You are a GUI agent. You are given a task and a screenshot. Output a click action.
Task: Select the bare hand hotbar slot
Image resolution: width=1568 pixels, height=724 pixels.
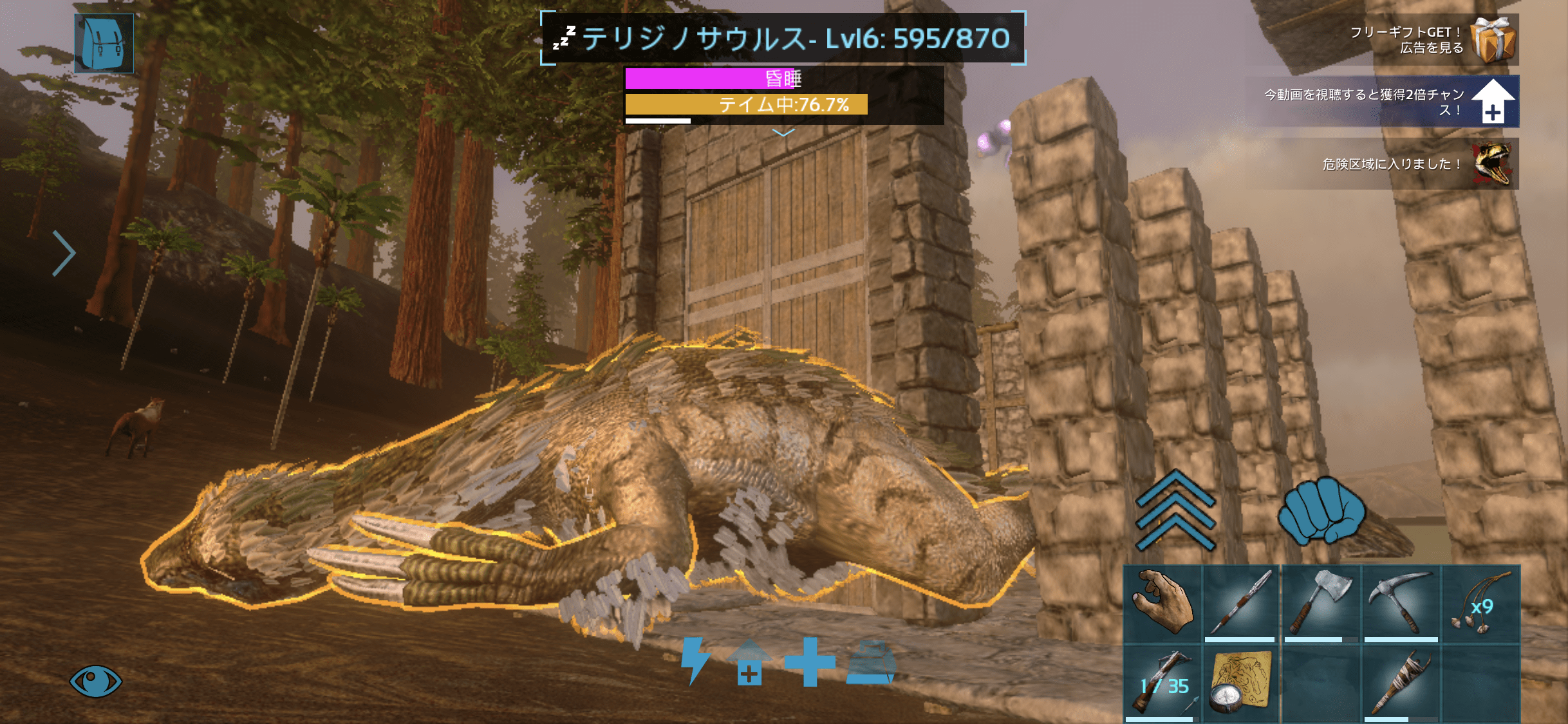tap(1162, 604)
